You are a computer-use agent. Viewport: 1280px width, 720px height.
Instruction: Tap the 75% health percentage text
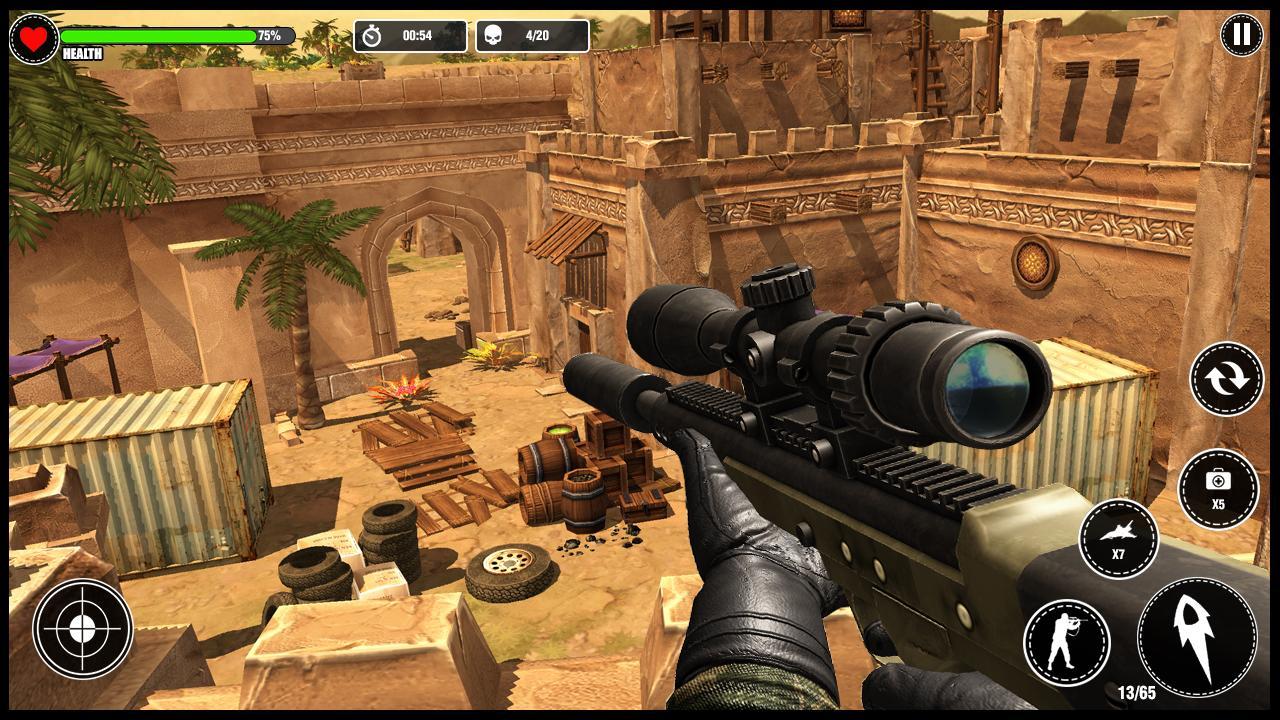click(x=268, y=33)
